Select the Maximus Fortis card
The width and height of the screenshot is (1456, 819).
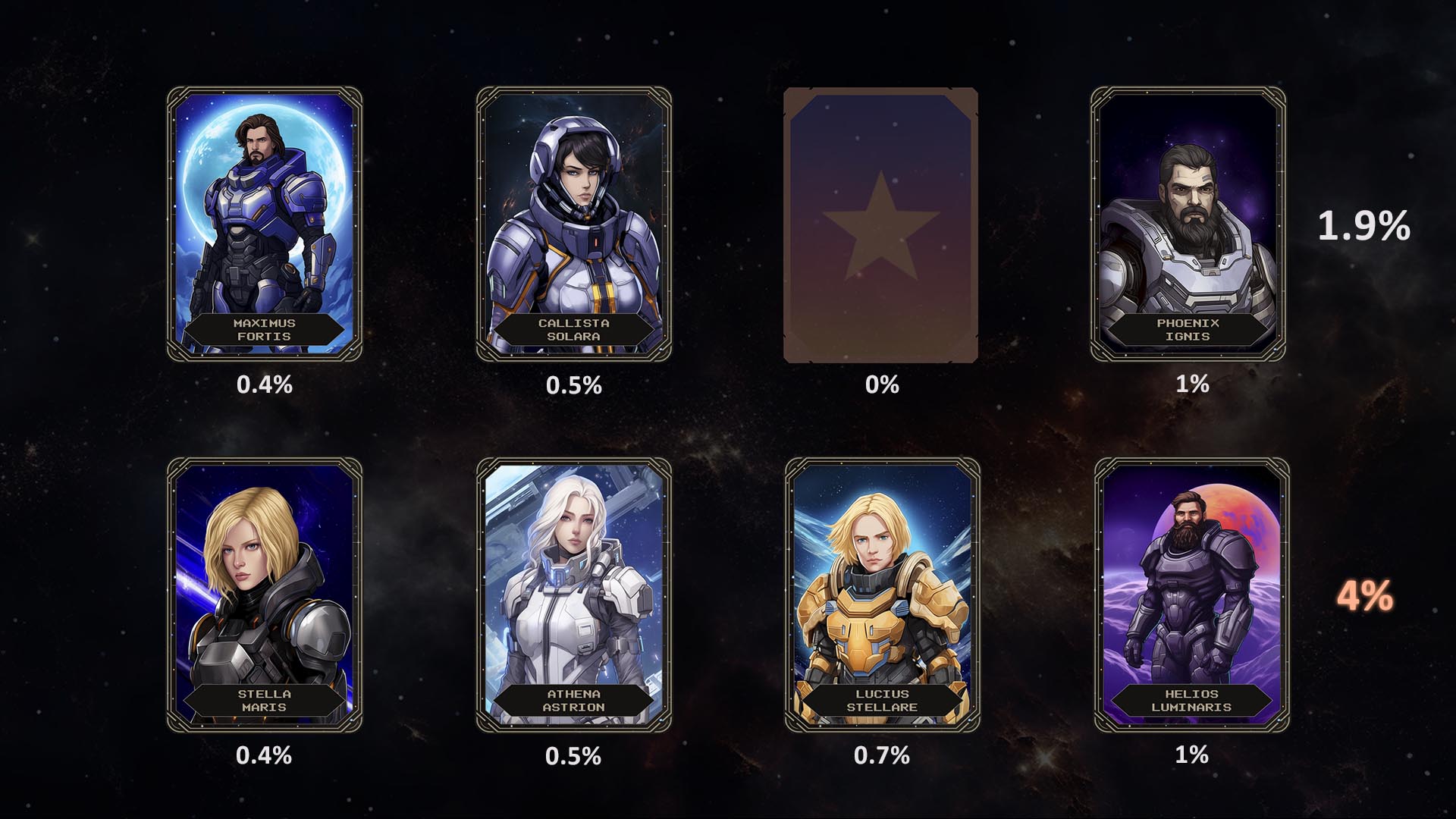[264, 224]
